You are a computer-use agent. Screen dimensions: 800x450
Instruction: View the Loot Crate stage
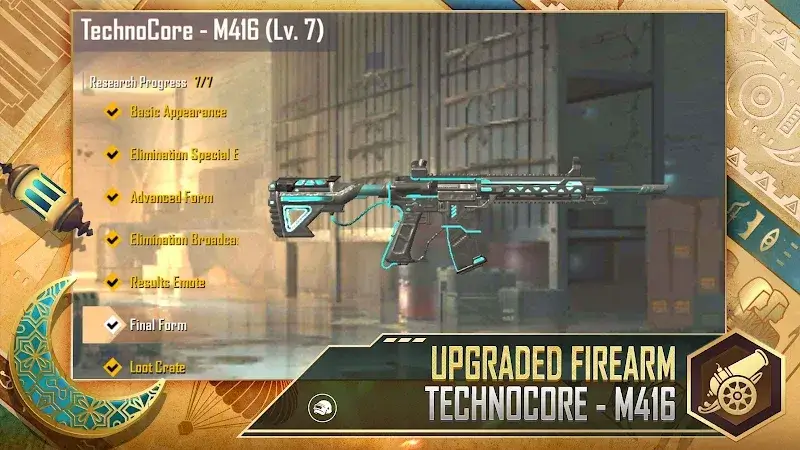[157, 367]
